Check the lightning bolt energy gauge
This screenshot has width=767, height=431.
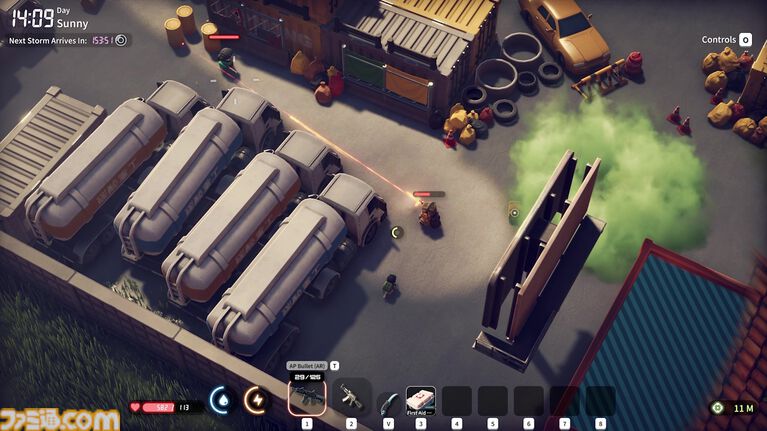[x=256, y=399]
